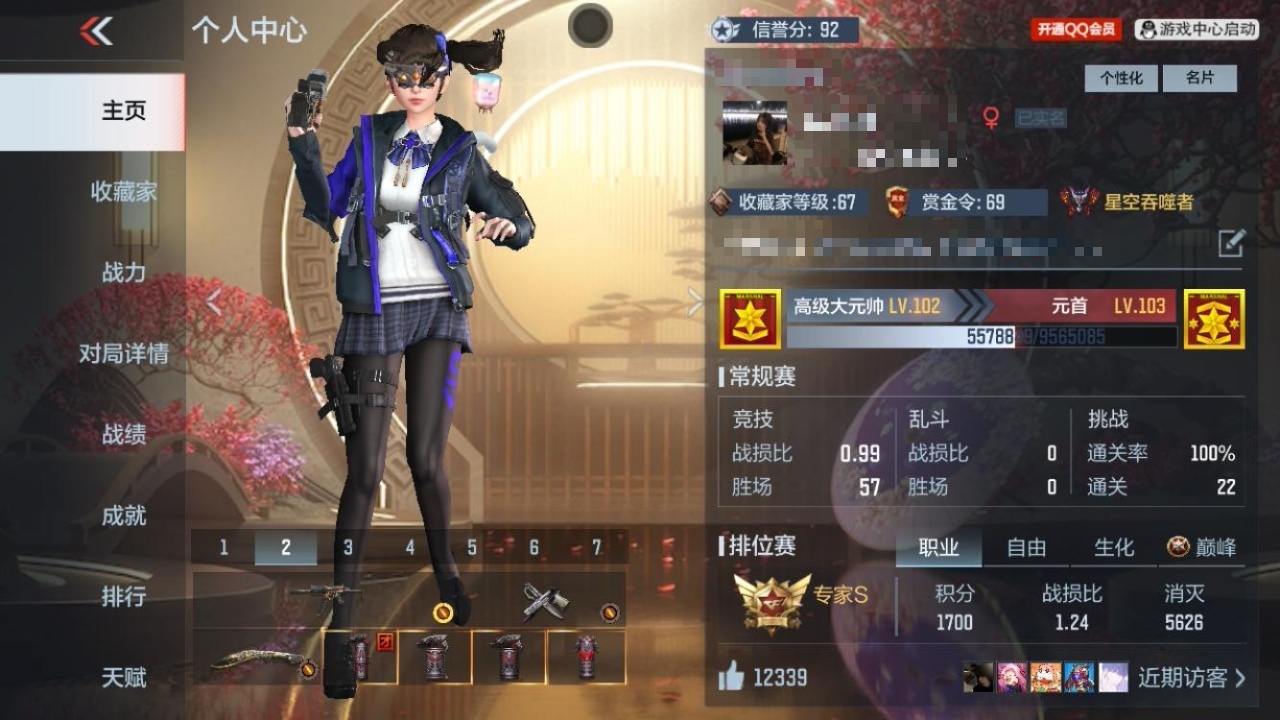Open 近期访客 recent visitors list
This screenshot has height=720, width=1280.
point(1191,678)
